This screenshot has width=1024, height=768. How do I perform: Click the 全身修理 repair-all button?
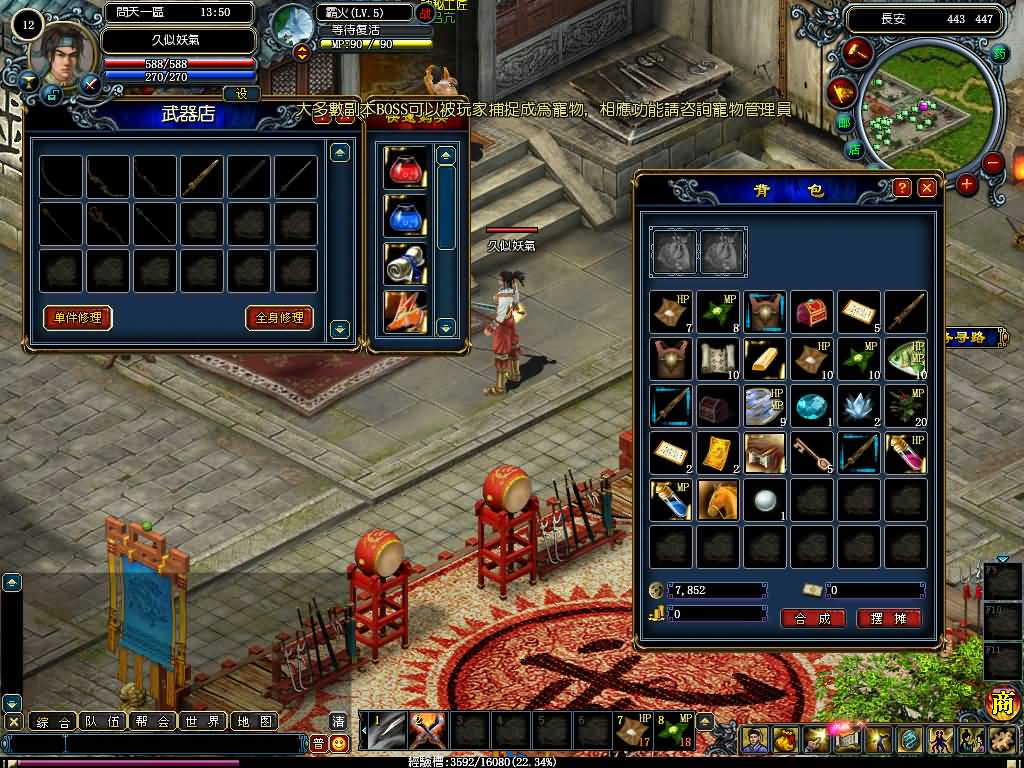(x=279, y=318)
